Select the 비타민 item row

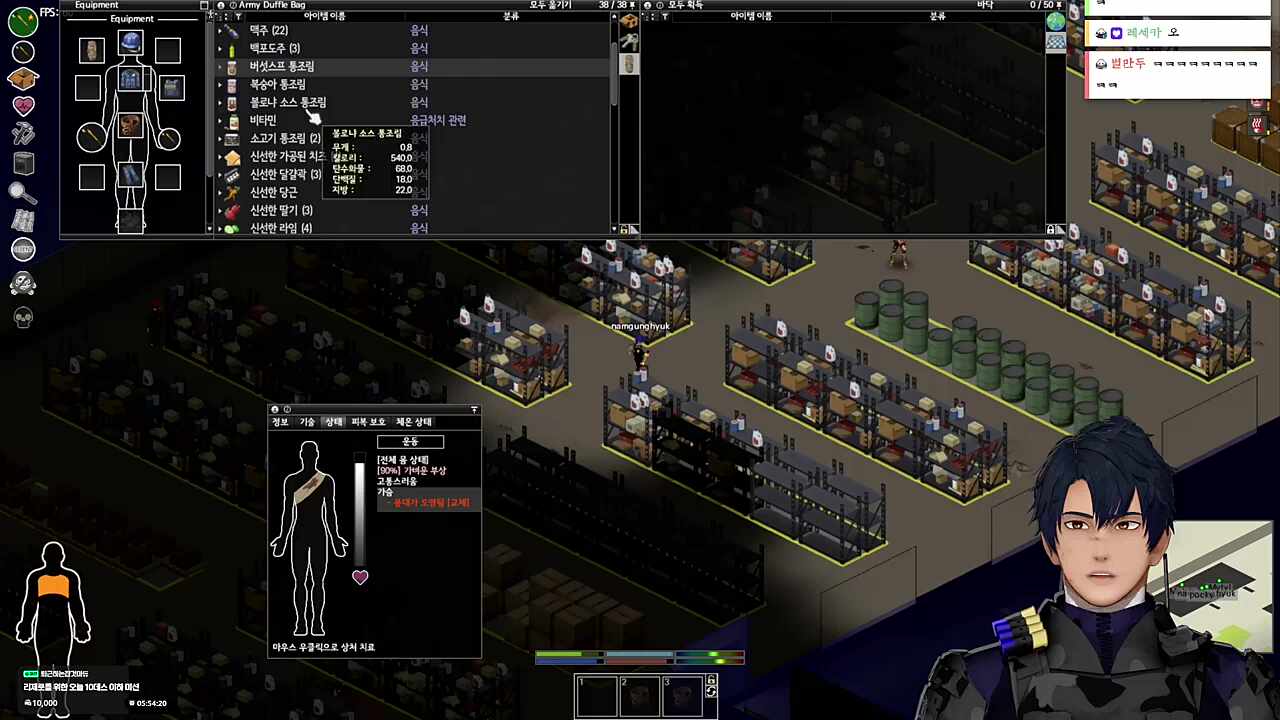click(x=263, y=120)
